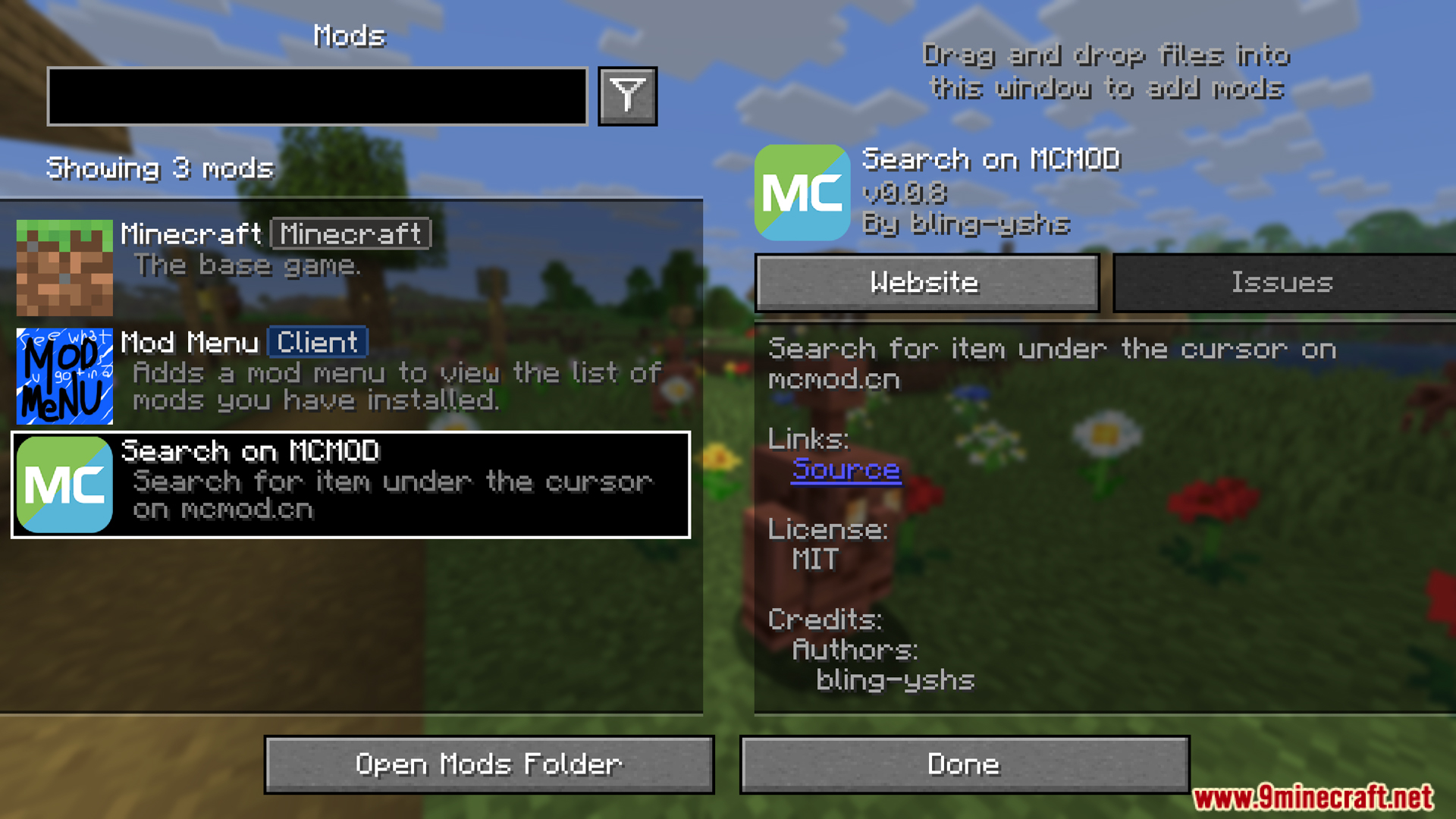The image size is (1456, 819).
Task: Click the Done button
Action: point(964,764)
